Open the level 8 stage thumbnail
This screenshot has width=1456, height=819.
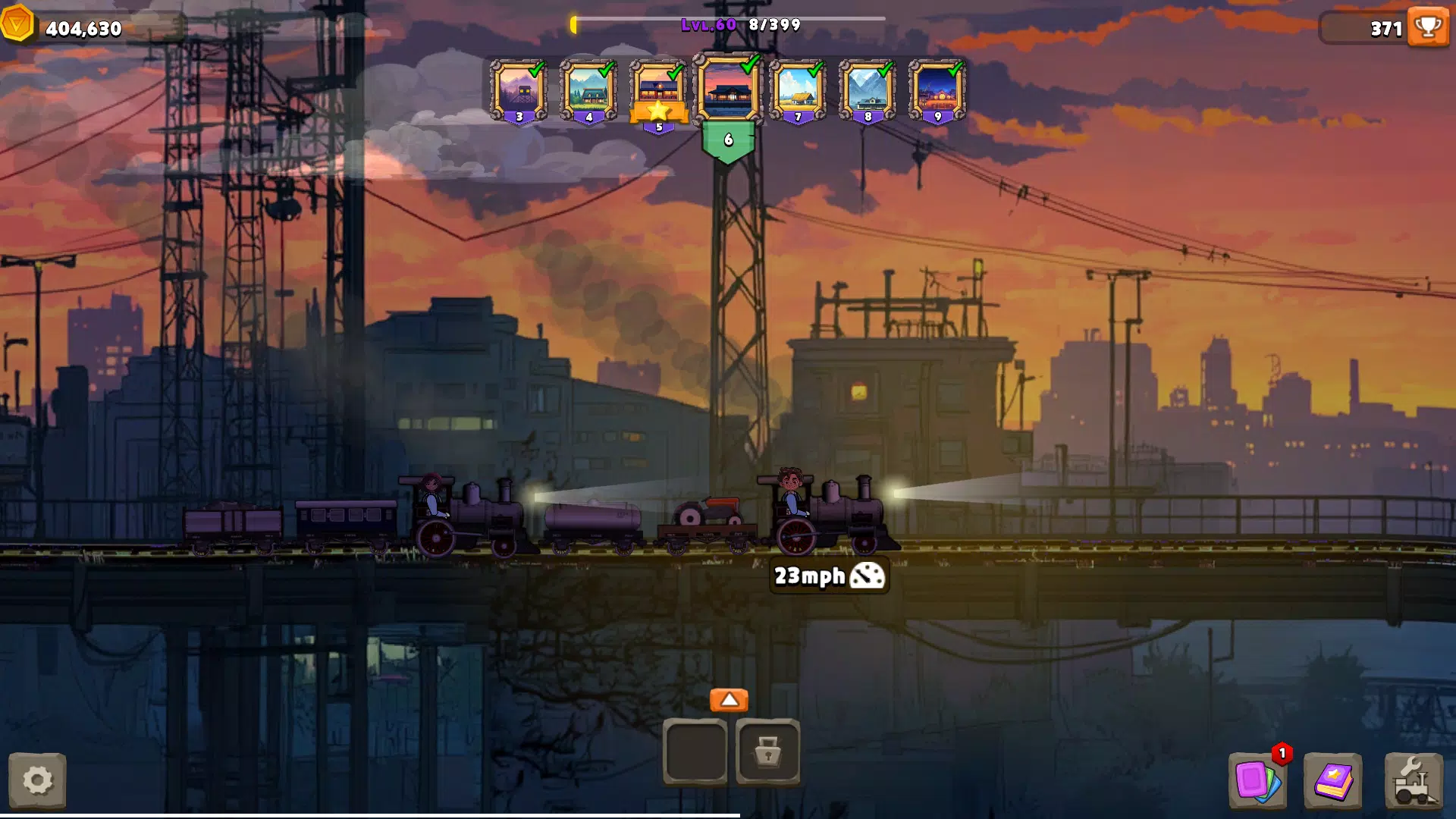pyautogui.click(x=867, y=89)
